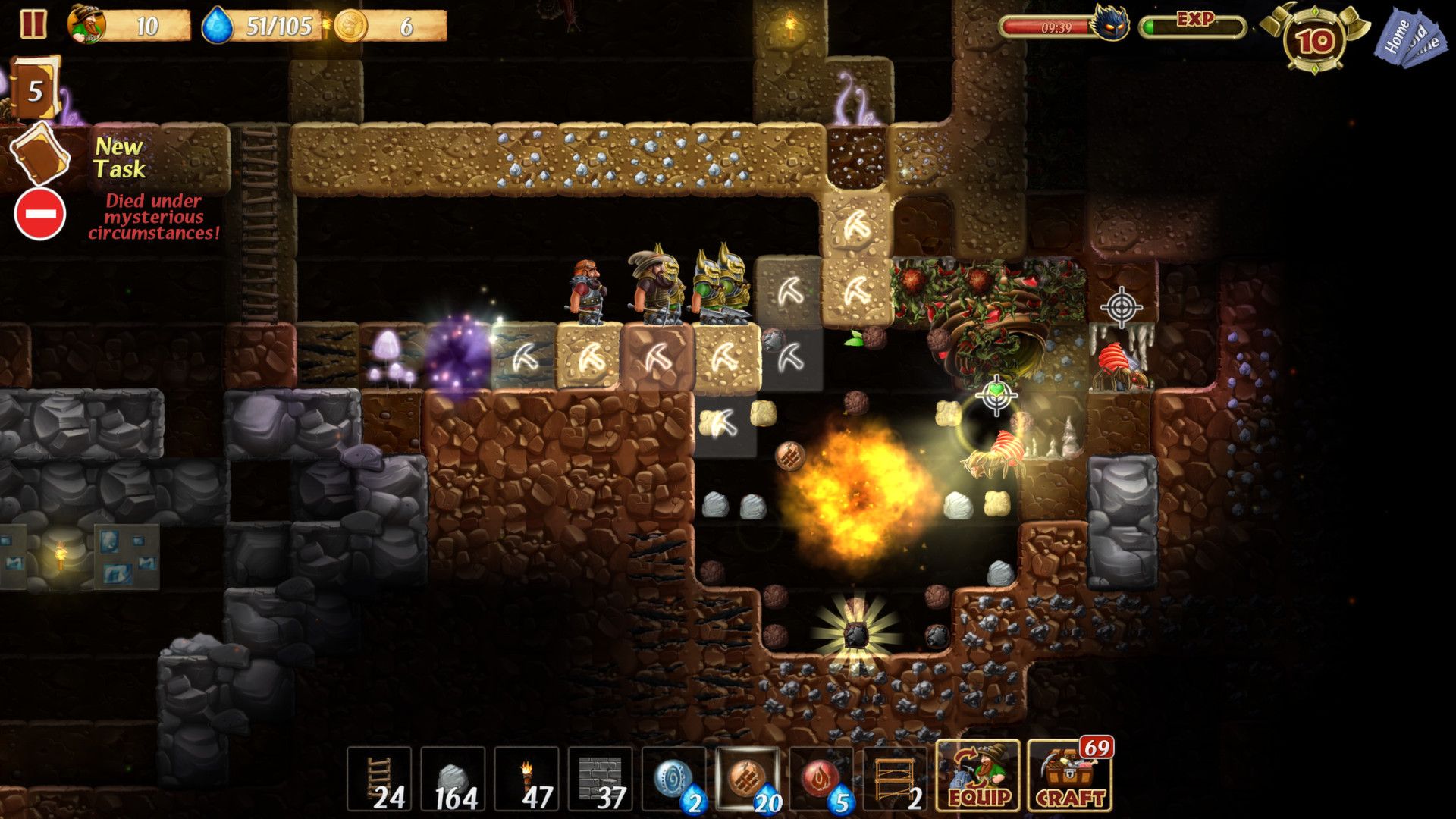Pause the game with the pause button
Viewport: 1456px width, 819px height.
coord(33,24)
